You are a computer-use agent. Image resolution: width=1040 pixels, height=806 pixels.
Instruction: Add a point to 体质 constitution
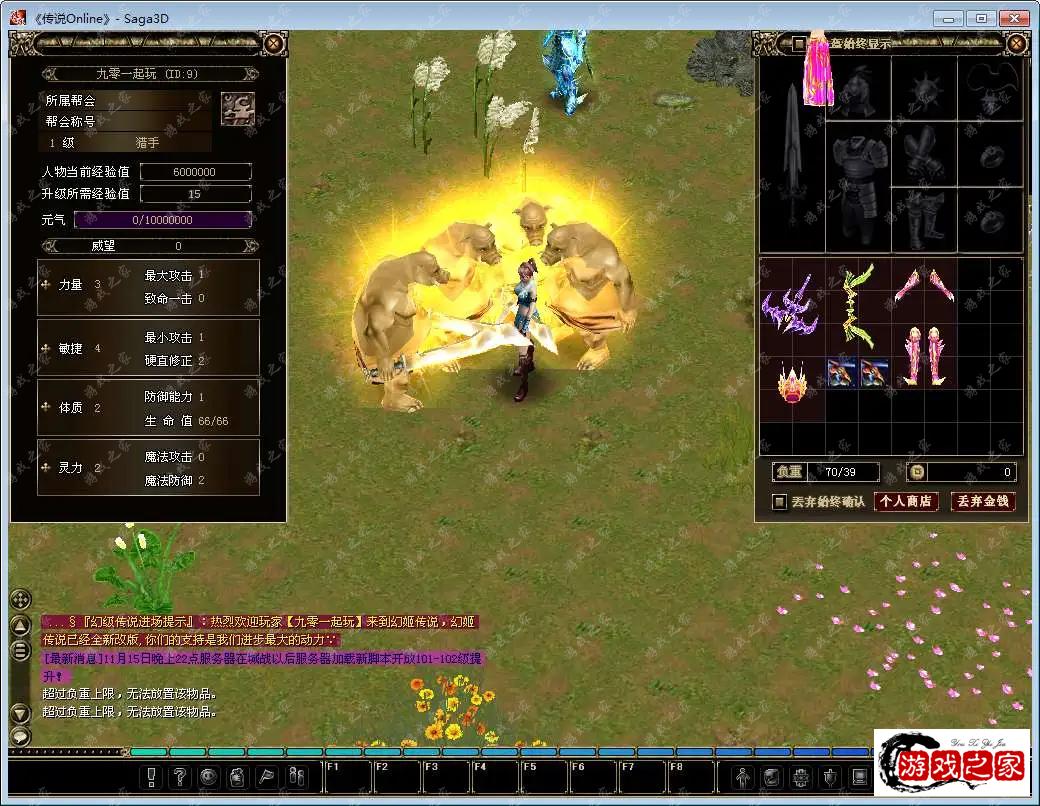pyautogui.click(x=47, y=408)
